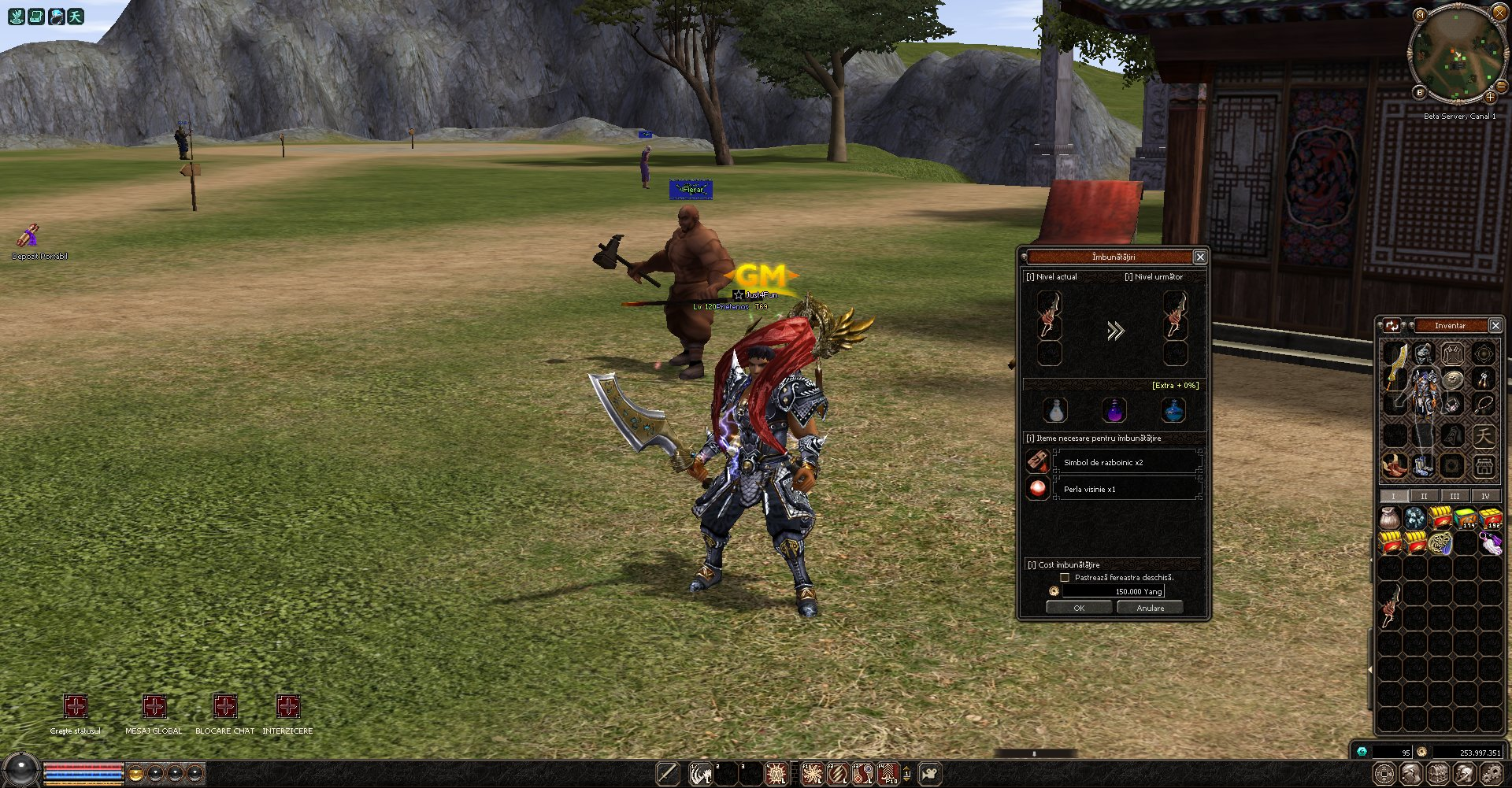The height and width of the screenshot is (788, 1512).
Task: Select the purple potion upgrade slot
Action: [x=1114, y=410]
